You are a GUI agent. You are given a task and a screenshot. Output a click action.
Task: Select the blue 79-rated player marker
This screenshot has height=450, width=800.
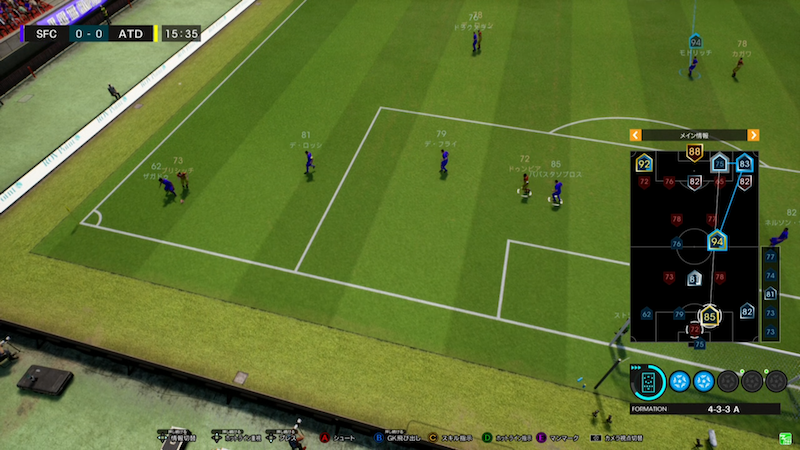679,316
